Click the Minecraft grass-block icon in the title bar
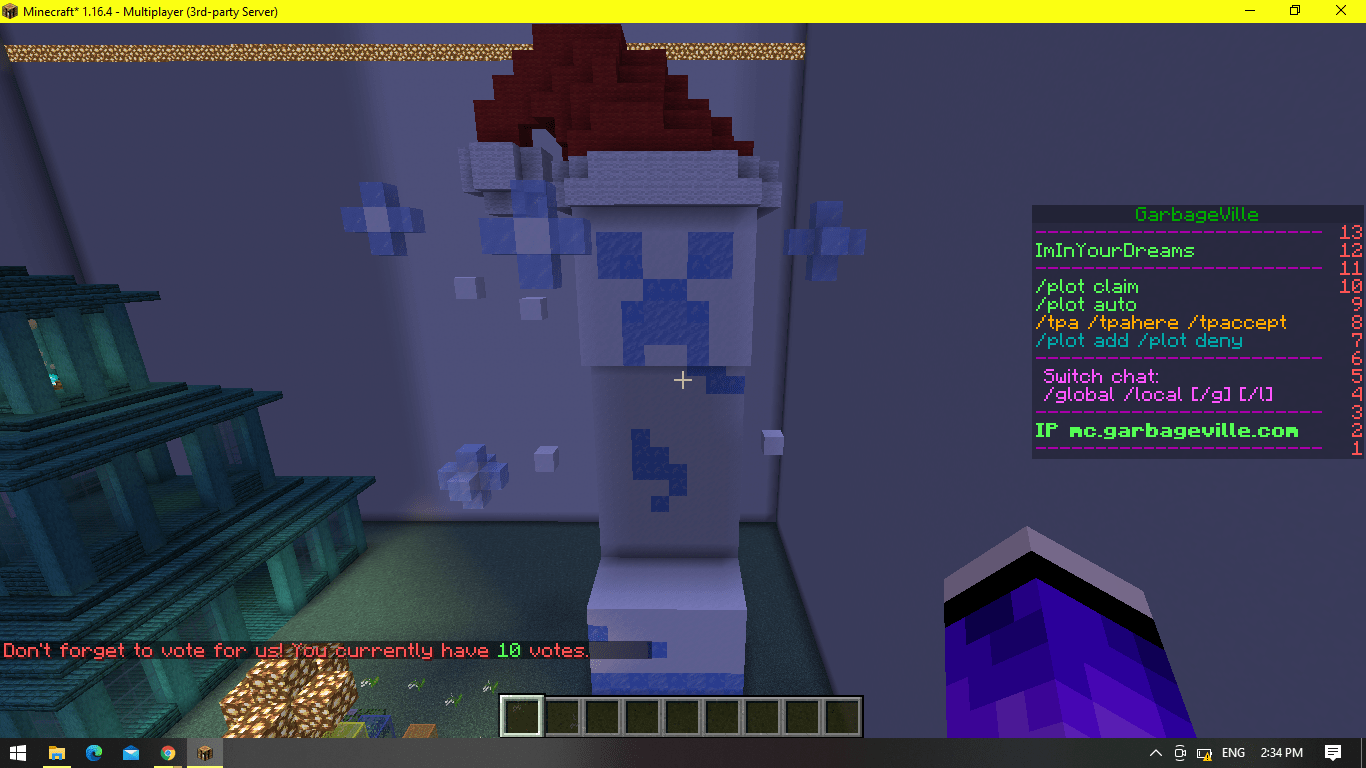Viewport: 1366px width, 768px height. (10, 11)
